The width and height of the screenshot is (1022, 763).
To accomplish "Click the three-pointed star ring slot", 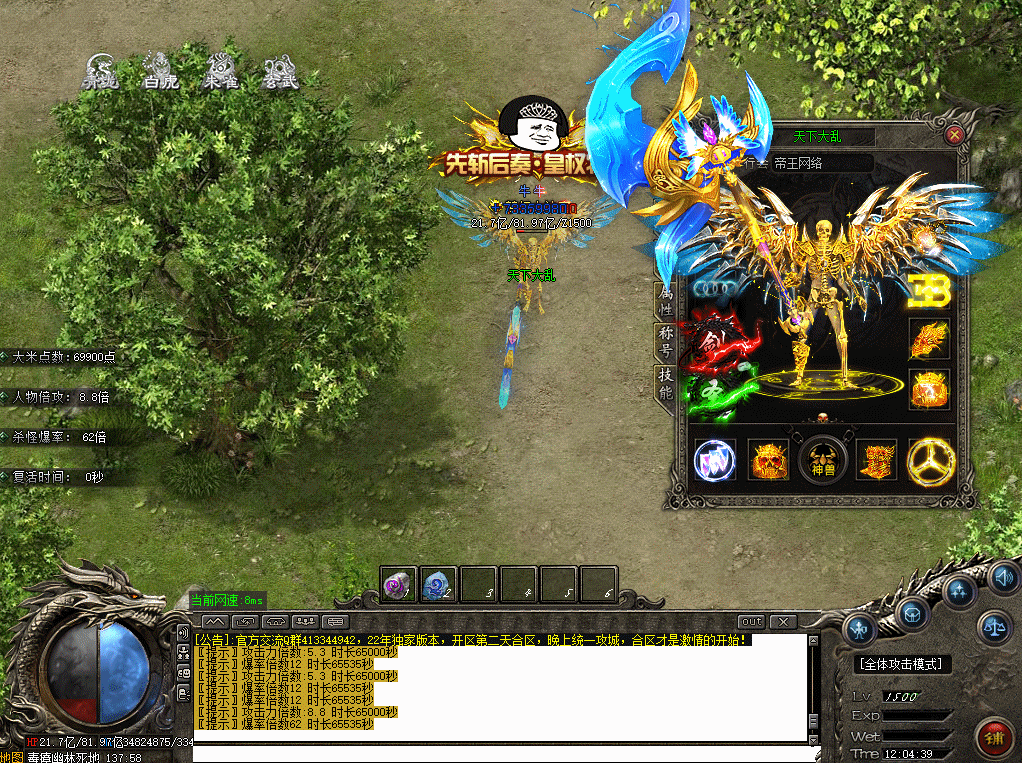I will (x=930, y=461).
